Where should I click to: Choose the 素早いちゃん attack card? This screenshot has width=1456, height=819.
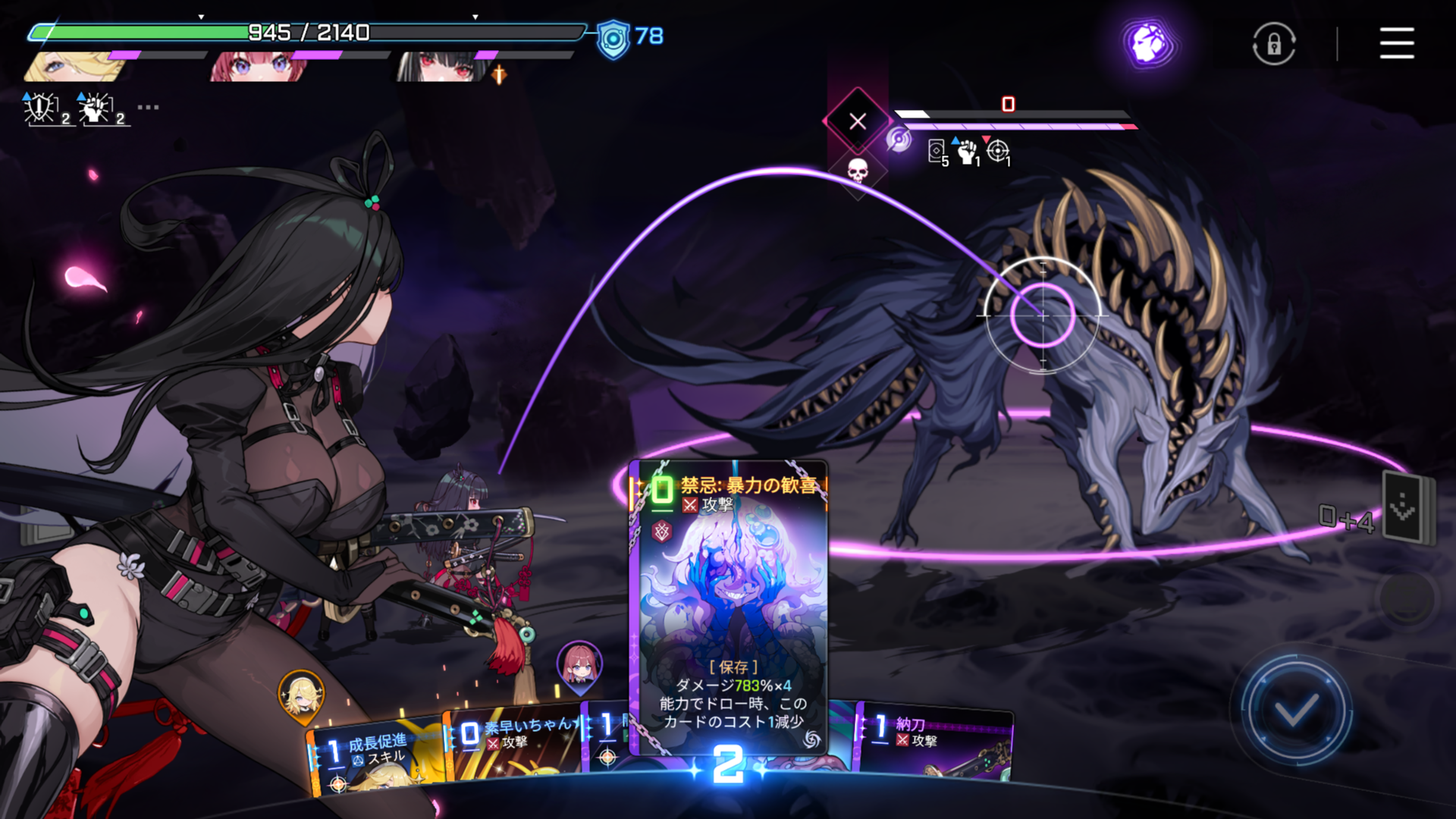click(x=514, y=747)
